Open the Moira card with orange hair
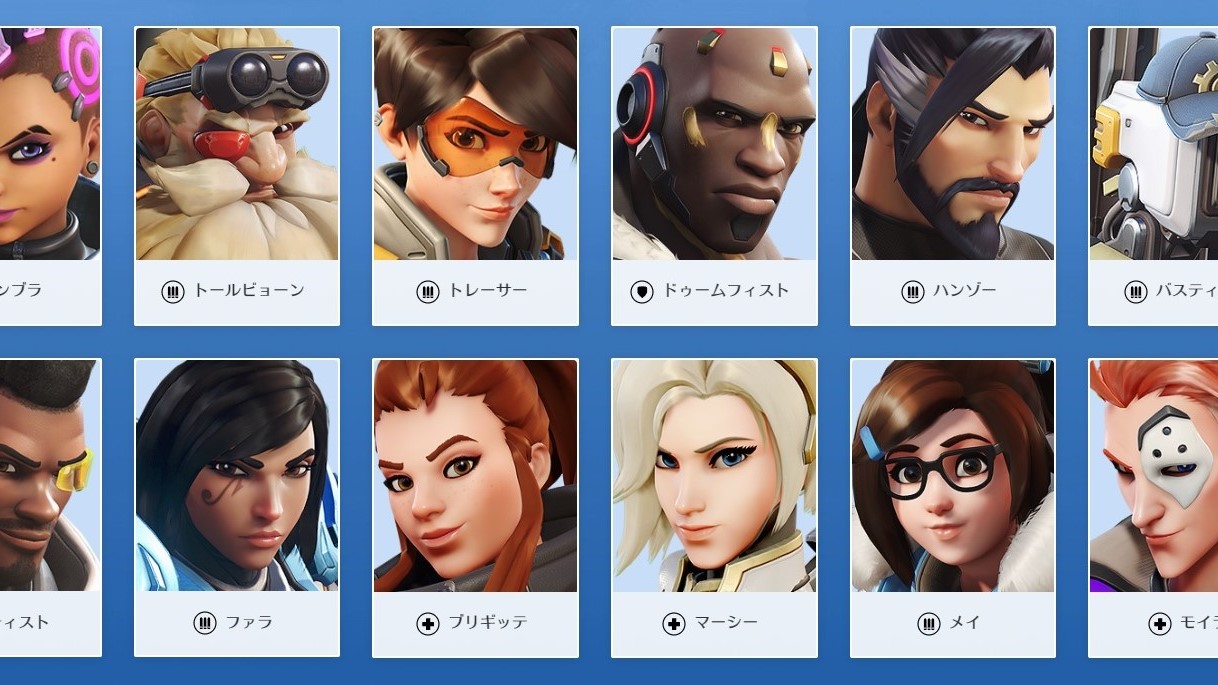 click(x=1153, y=507)
